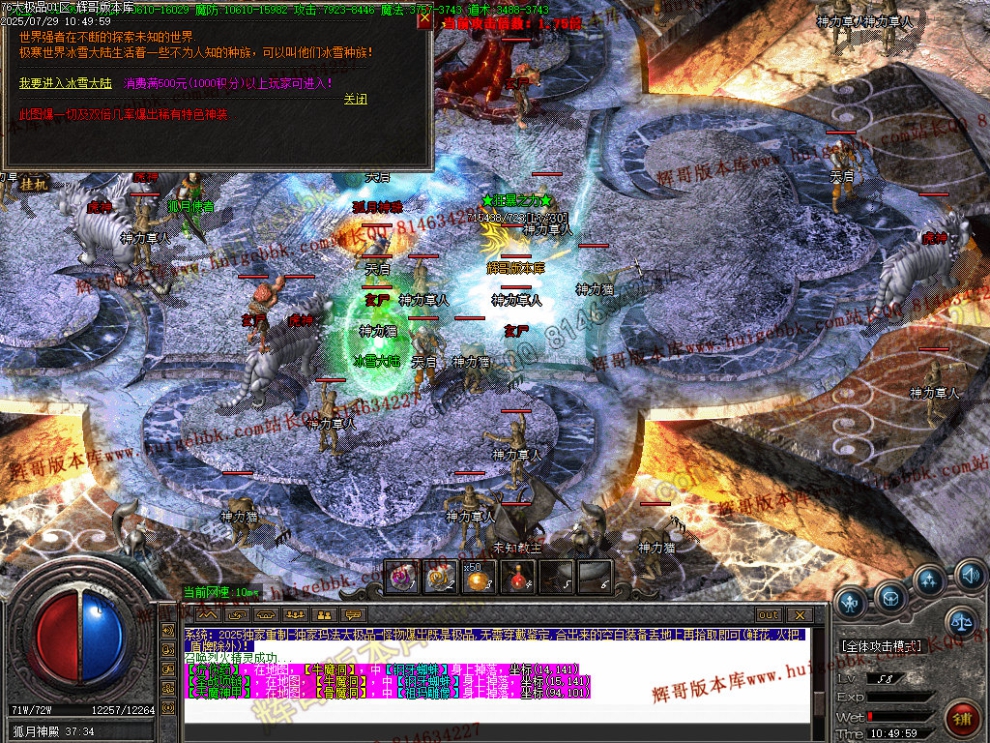Click the 我要进入冰雪大陆 dialogue link
The width and height of the screenshot is (990, 743).
click(x=67, y=83)
